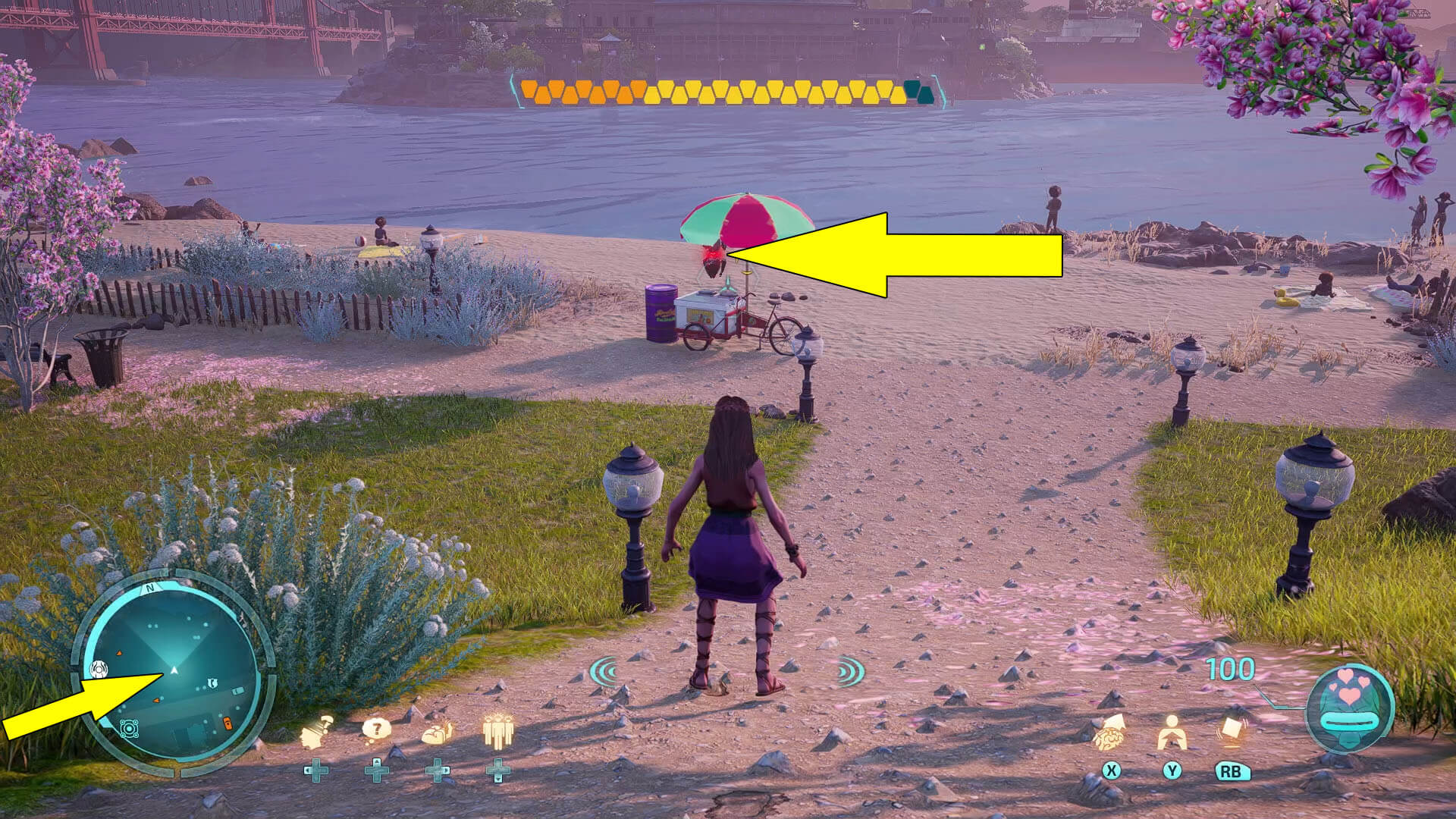Click the RB shoulder button prompt
The height and width of the screenshot is (819, 1456).
[1233, 773]
